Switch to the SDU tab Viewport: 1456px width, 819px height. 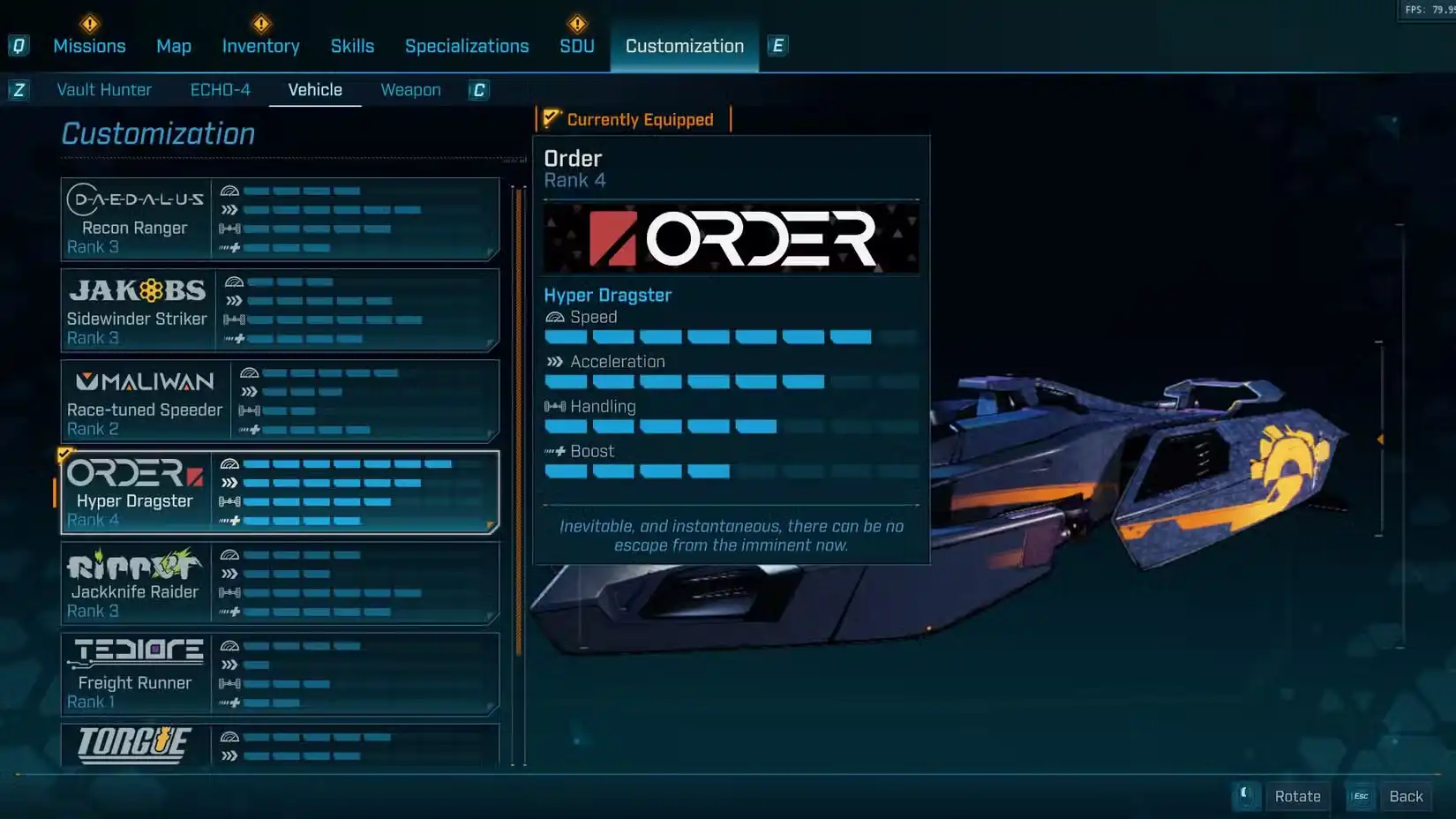coord(577,46)
